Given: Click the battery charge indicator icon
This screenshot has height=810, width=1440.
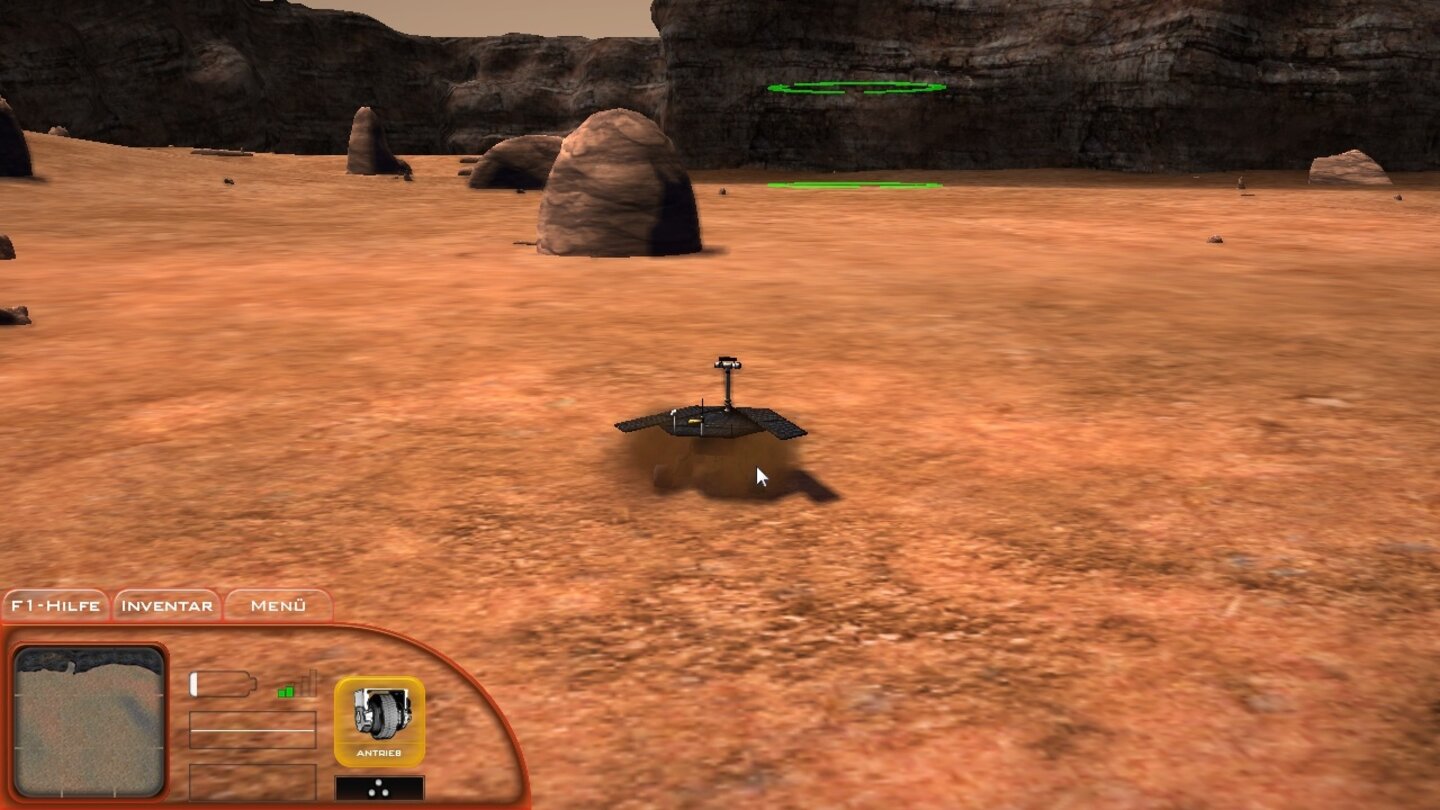Looking at the screenshot, I should (222, 685).
